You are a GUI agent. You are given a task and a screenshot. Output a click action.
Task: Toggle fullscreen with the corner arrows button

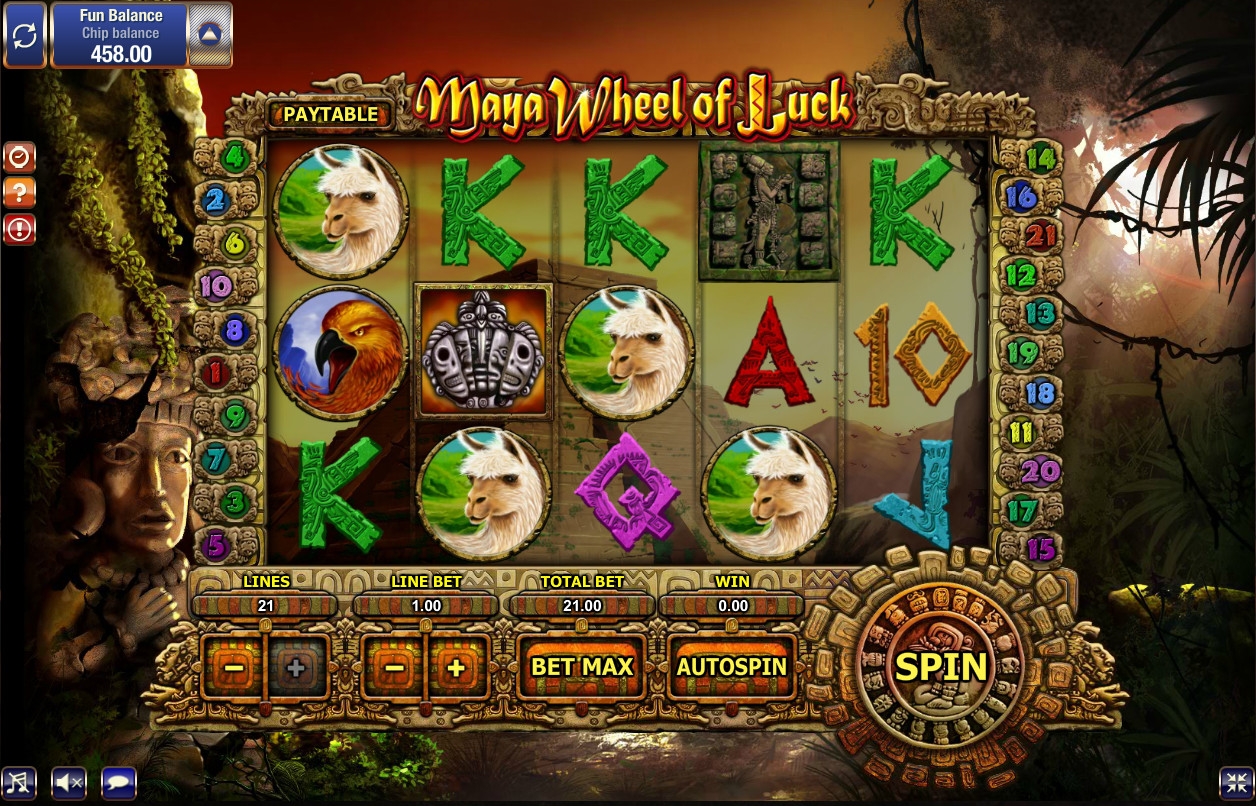(1235, 783)
